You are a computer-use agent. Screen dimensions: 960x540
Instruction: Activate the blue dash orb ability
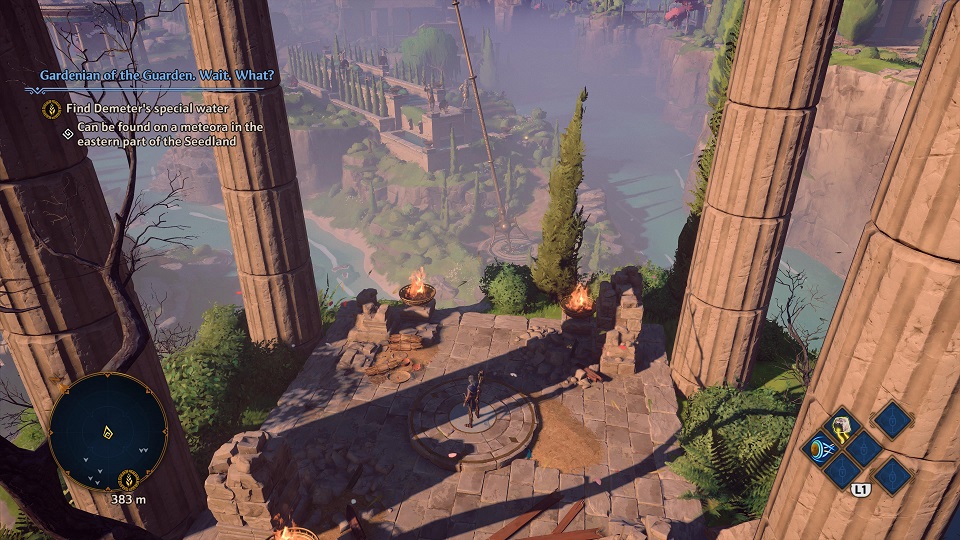(x=818, y=447)
